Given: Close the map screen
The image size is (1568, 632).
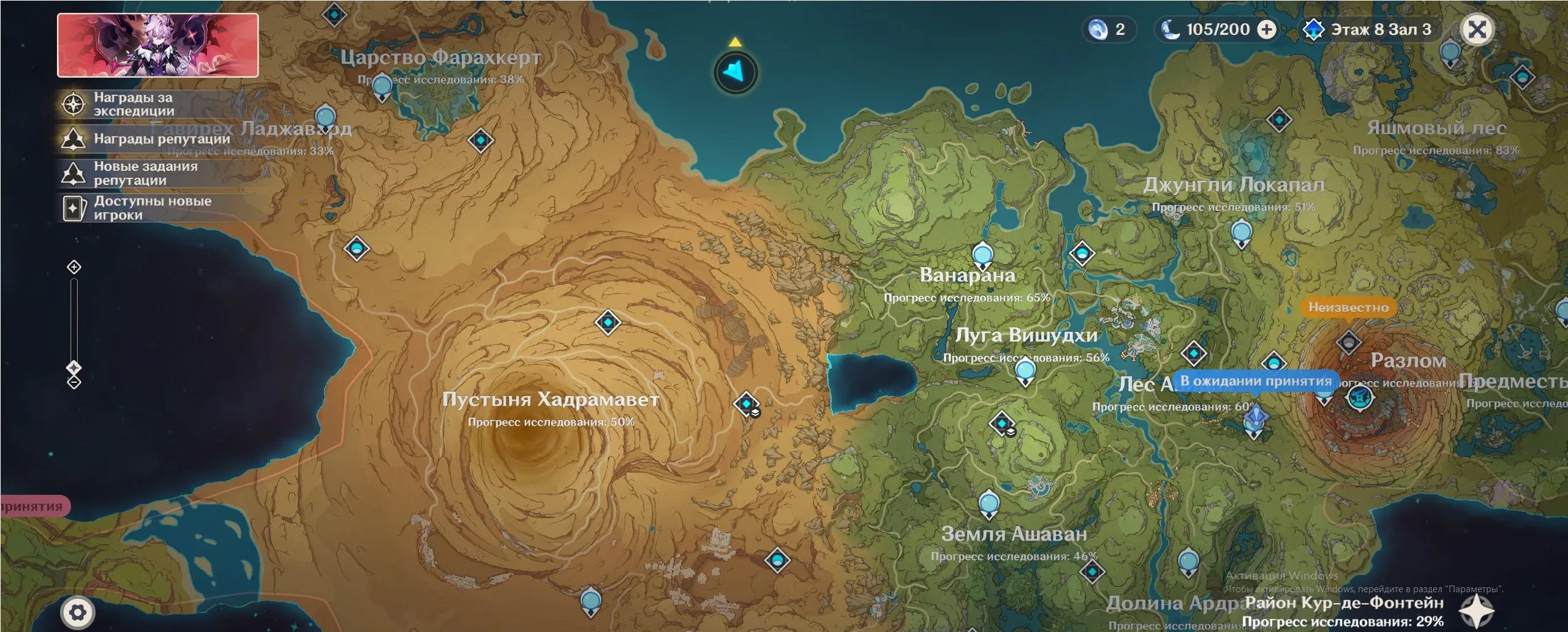Looking at the screenshot, I should click(1477, 29).
